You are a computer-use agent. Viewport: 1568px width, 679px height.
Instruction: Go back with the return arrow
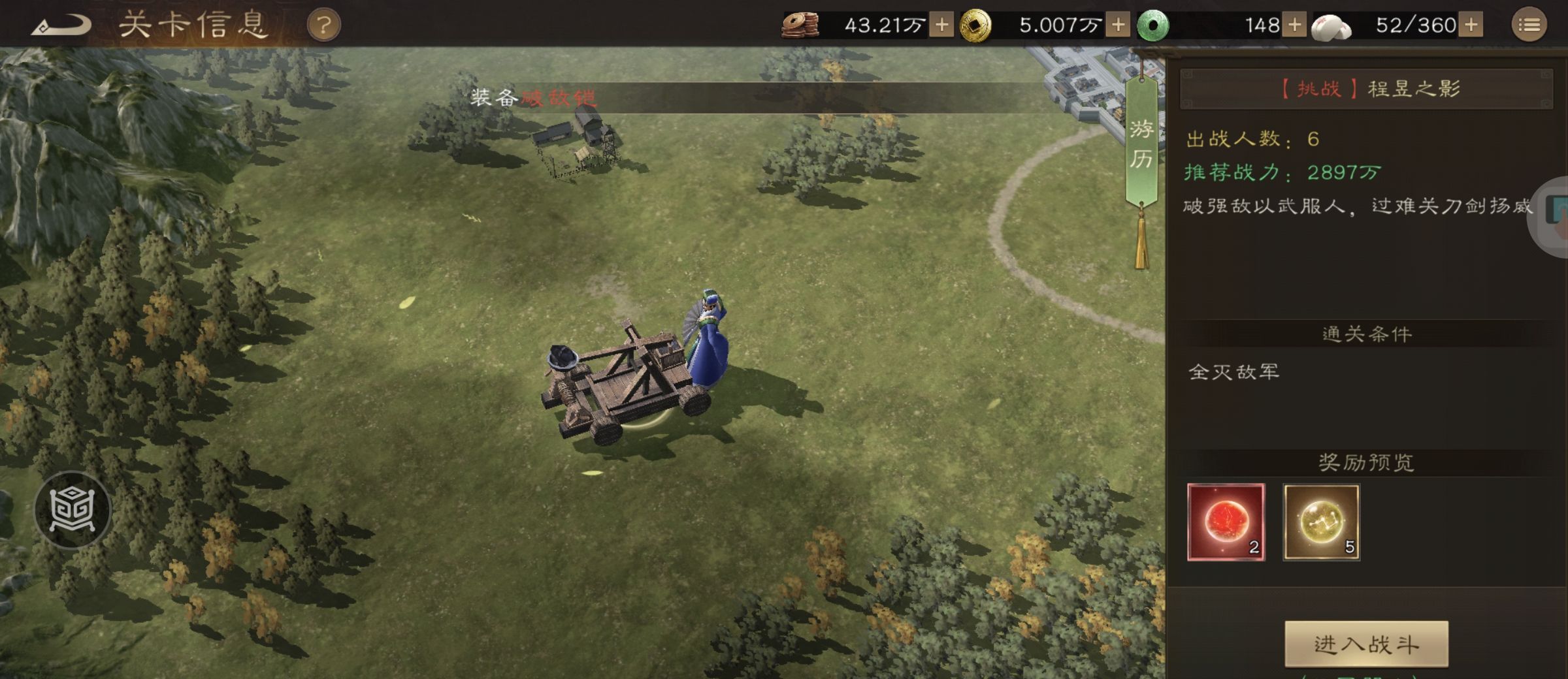click(62, 25)
